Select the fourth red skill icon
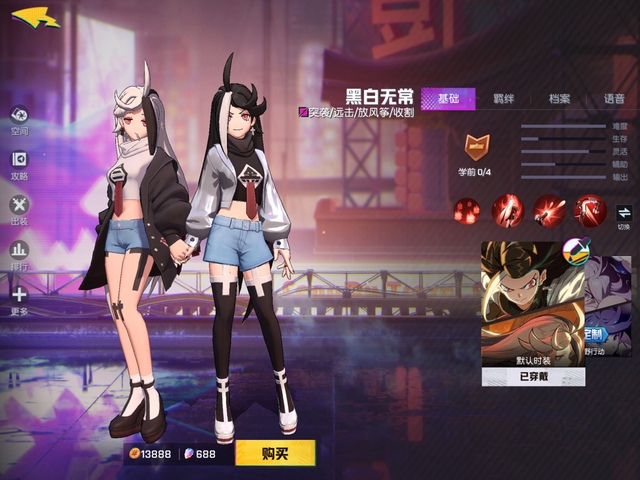This screenshot has height=480, width=640. pyautogui.click(x=590, y=210)
